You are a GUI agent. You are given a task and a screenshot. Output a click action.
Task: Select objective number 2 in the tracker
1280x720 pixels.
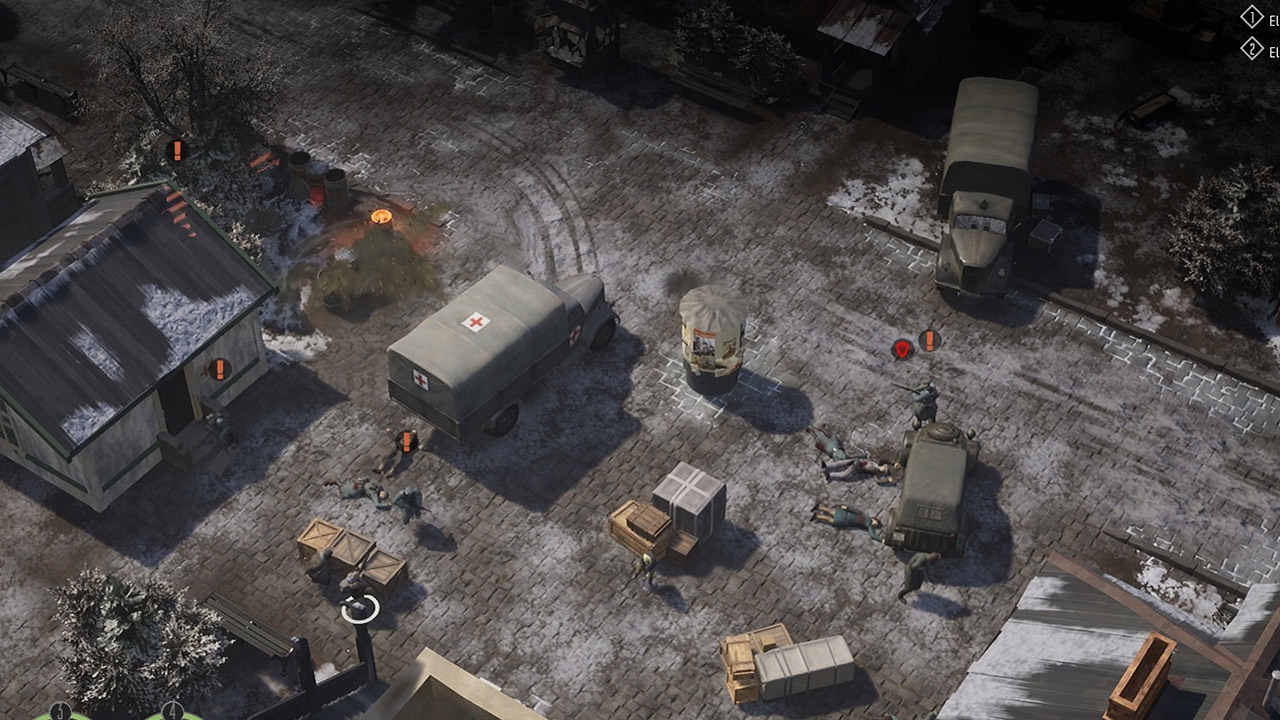(1252, 48)
